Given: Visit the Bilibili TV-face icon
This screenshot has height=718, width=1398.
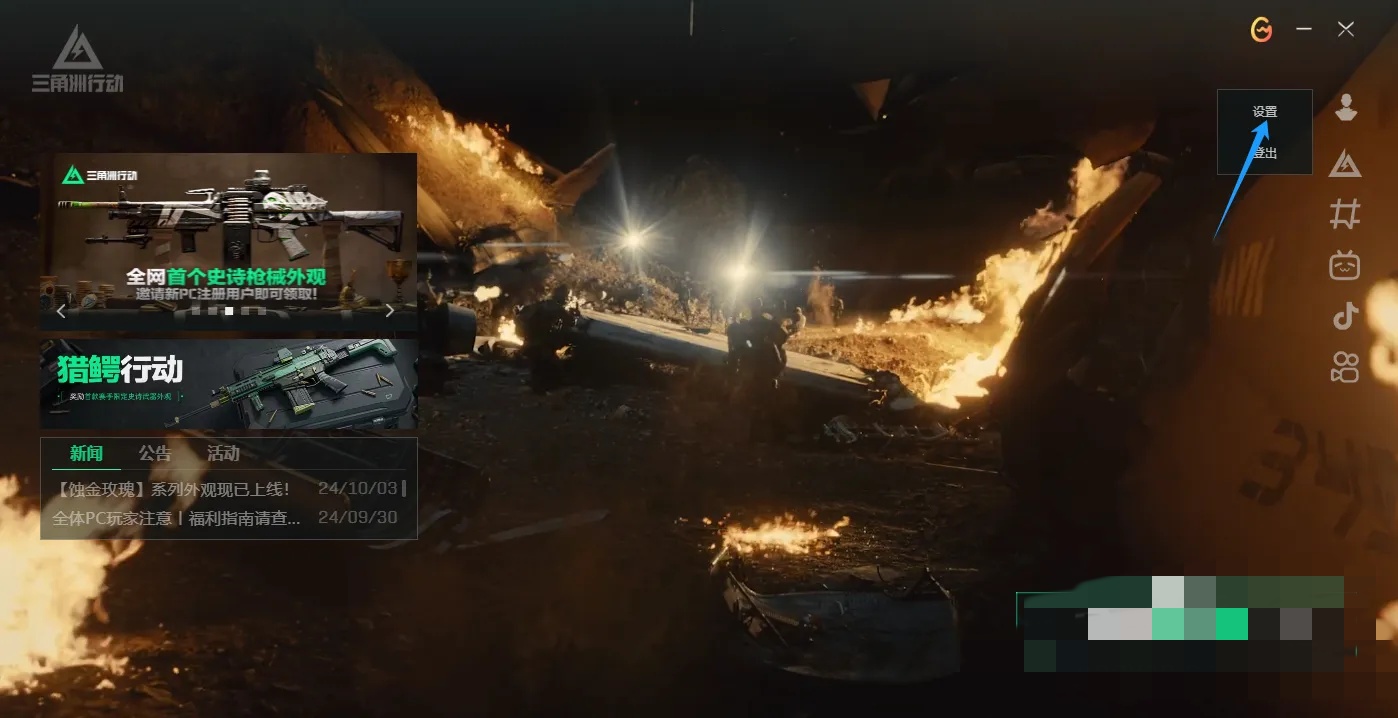Looking at the screenshot, I should [x=1346, y=265].
